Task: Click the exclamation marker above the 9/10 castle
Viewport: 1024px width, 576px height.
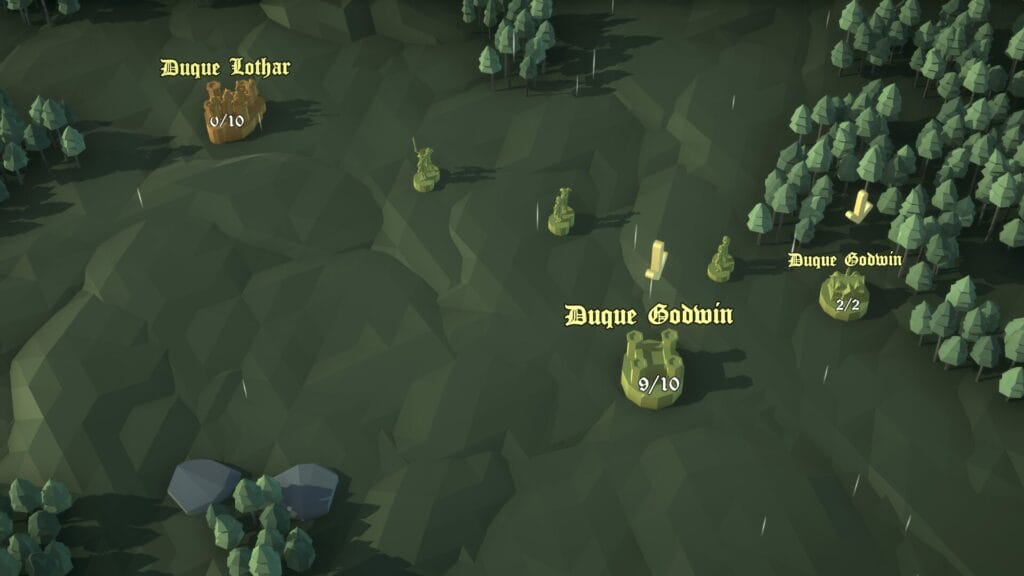Action: pyautogui.click(x=656, y=260)
